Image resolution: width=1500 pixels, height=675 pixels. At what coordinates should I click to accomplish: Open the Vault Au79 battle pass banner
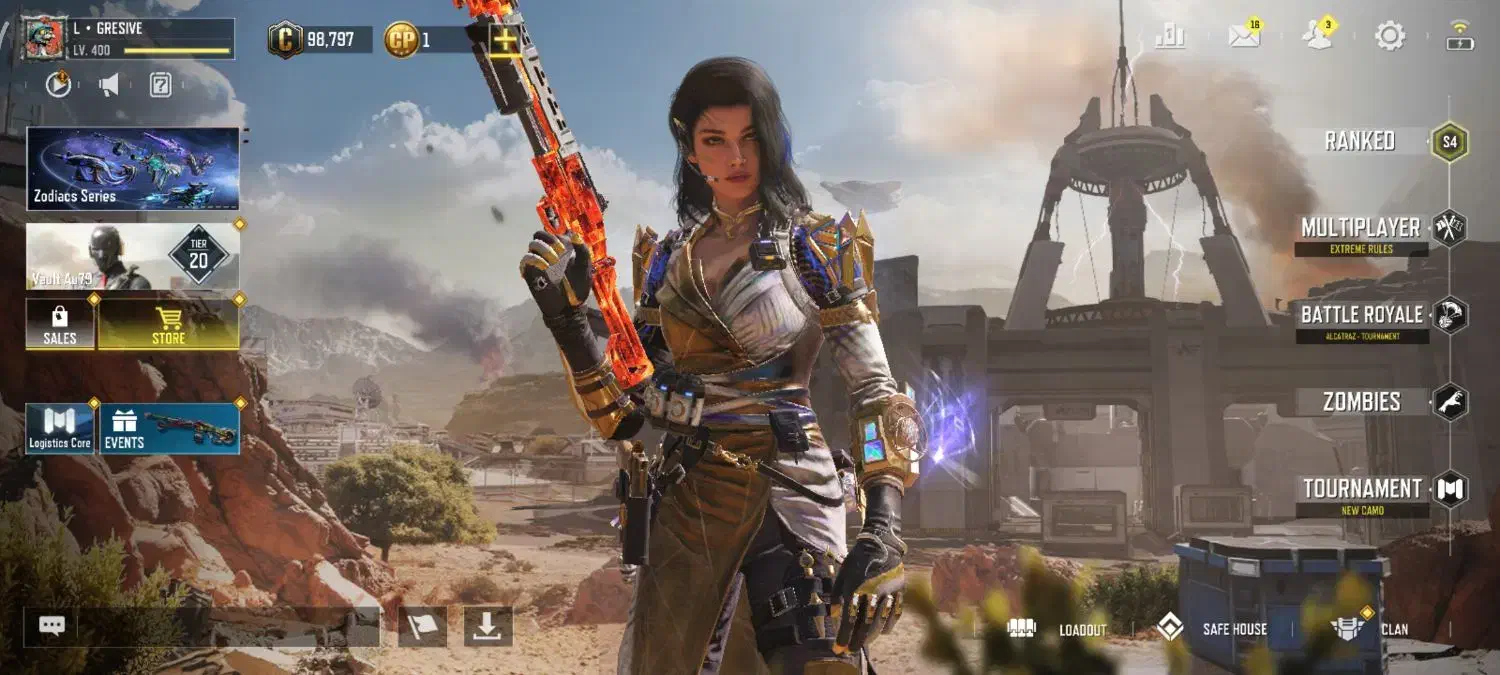133,256
